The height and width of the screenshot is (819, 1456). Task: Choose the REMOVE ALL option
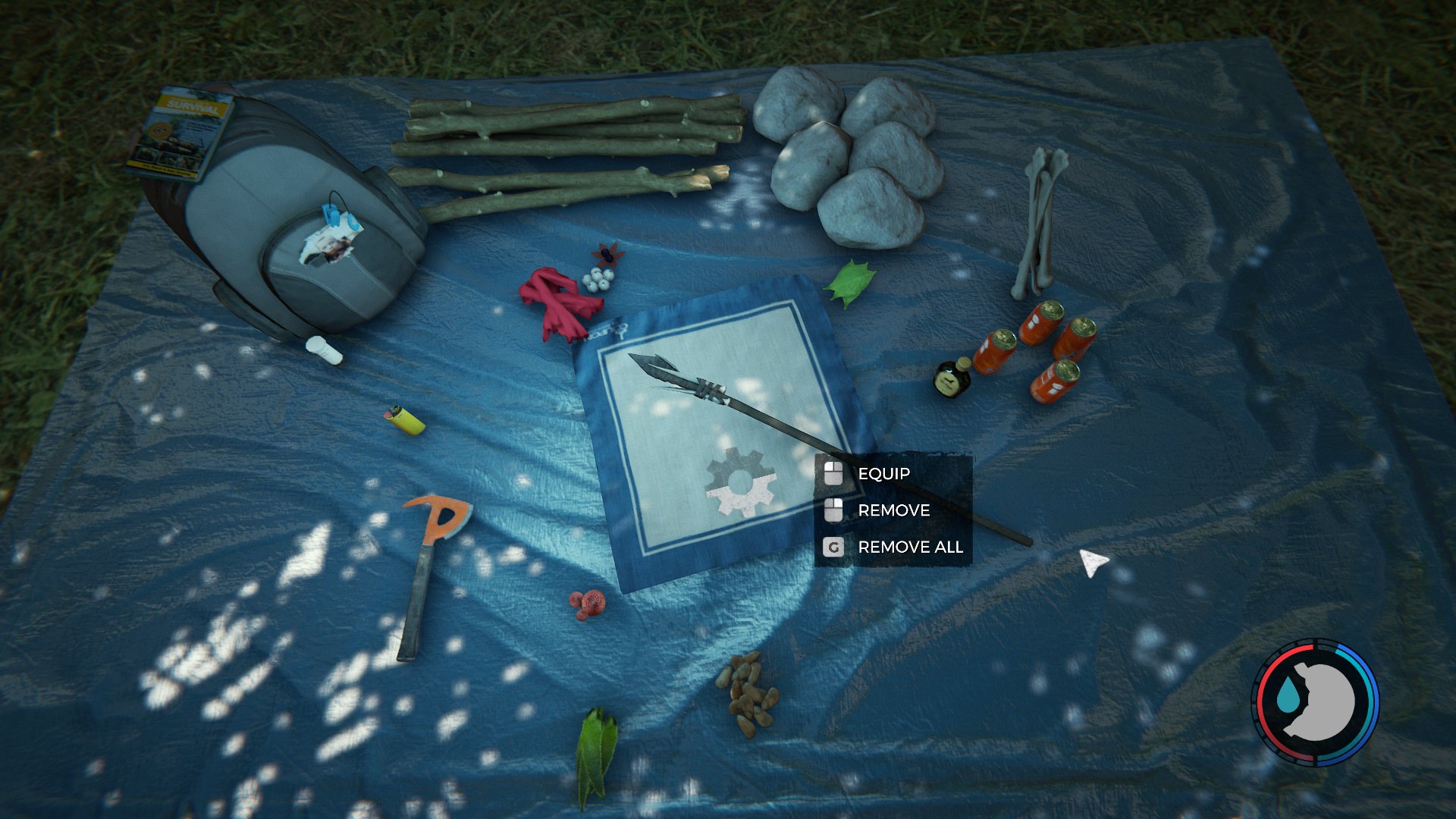910,547
